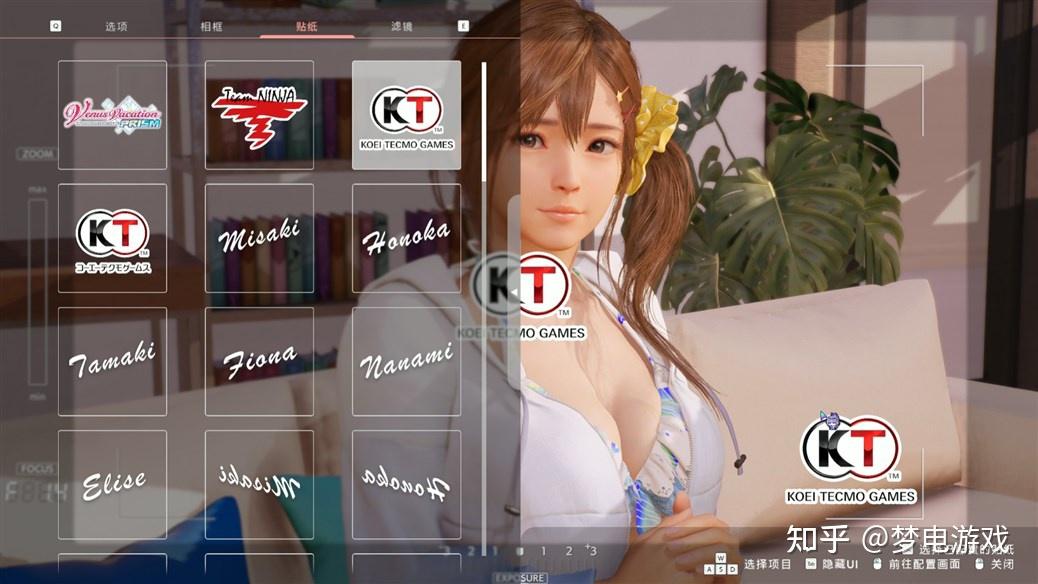1038x584 pixels.
Task: Switch to the 选项 tab
Action: pos(116,26)
